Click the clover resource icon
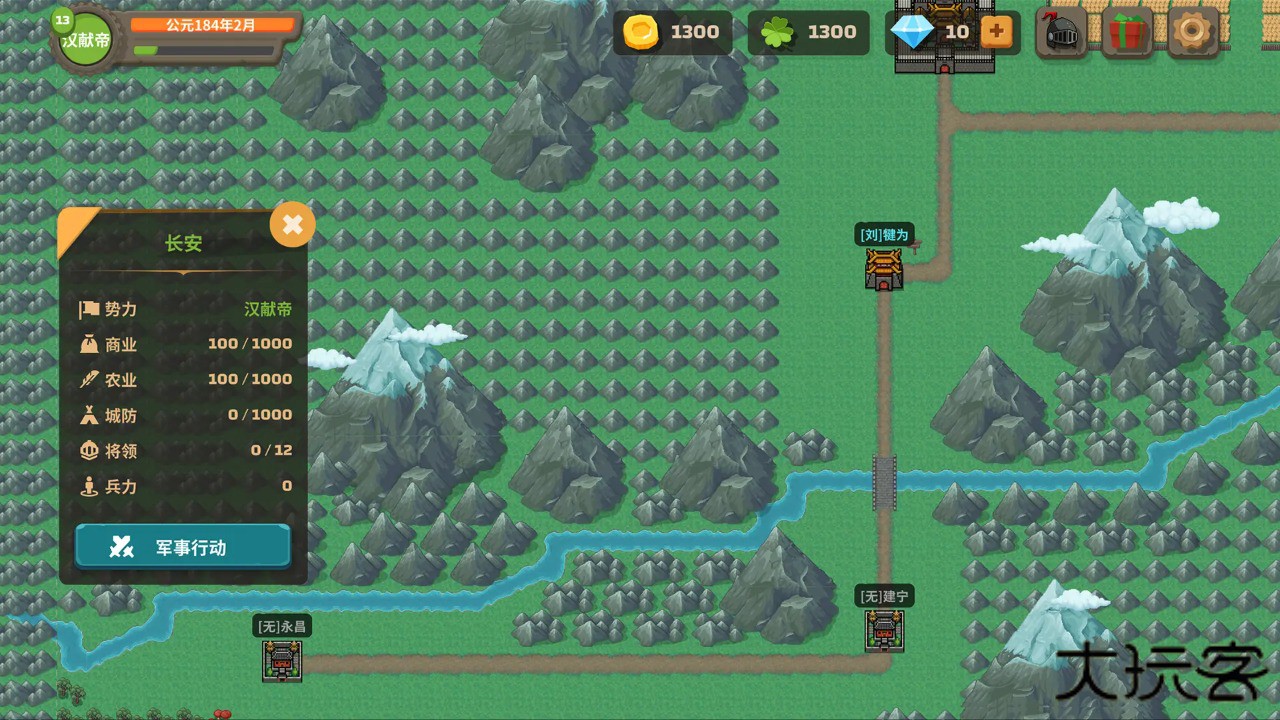 click(x=777, y=32)
